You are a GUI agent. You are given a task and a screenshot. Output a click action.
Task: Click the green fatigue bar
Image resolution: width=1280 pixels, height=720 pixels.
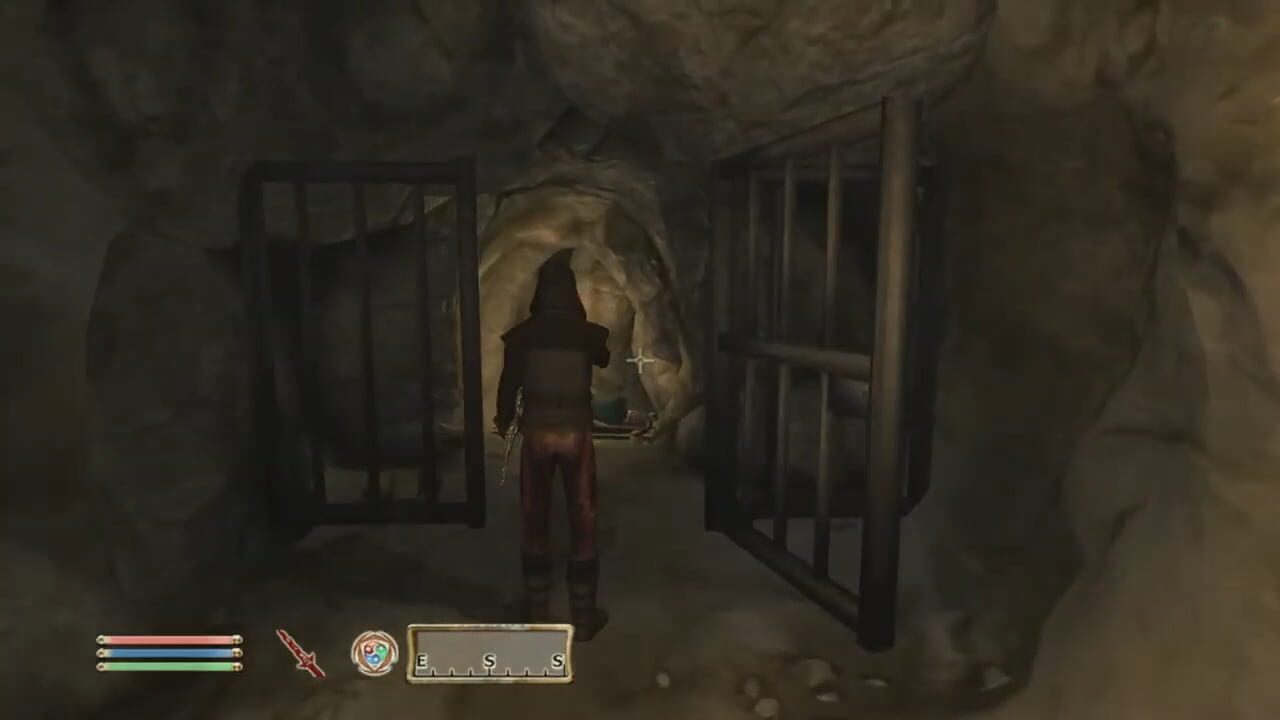tap(170, 665)
